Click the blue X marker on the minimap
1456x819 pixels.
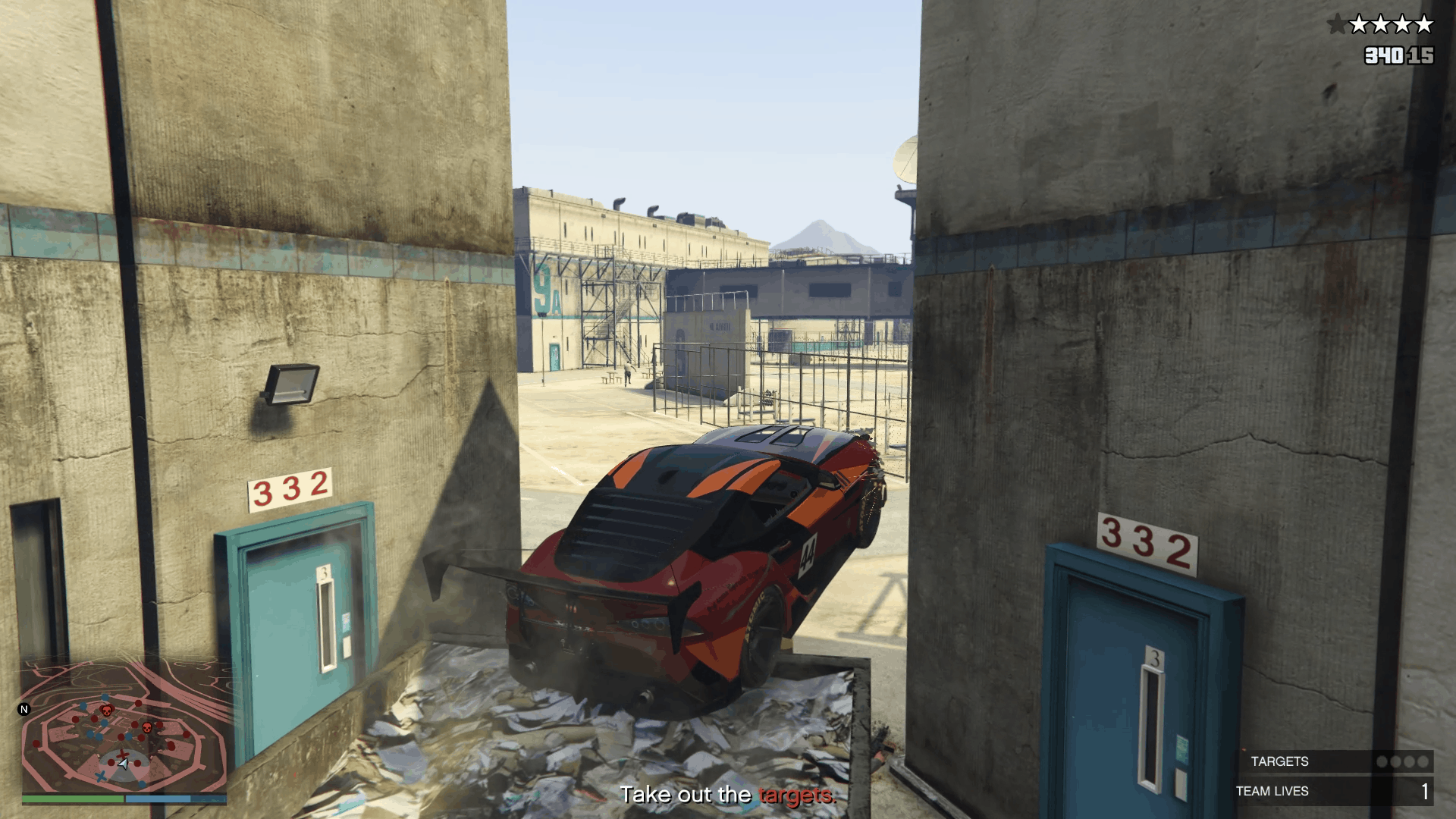101,777
